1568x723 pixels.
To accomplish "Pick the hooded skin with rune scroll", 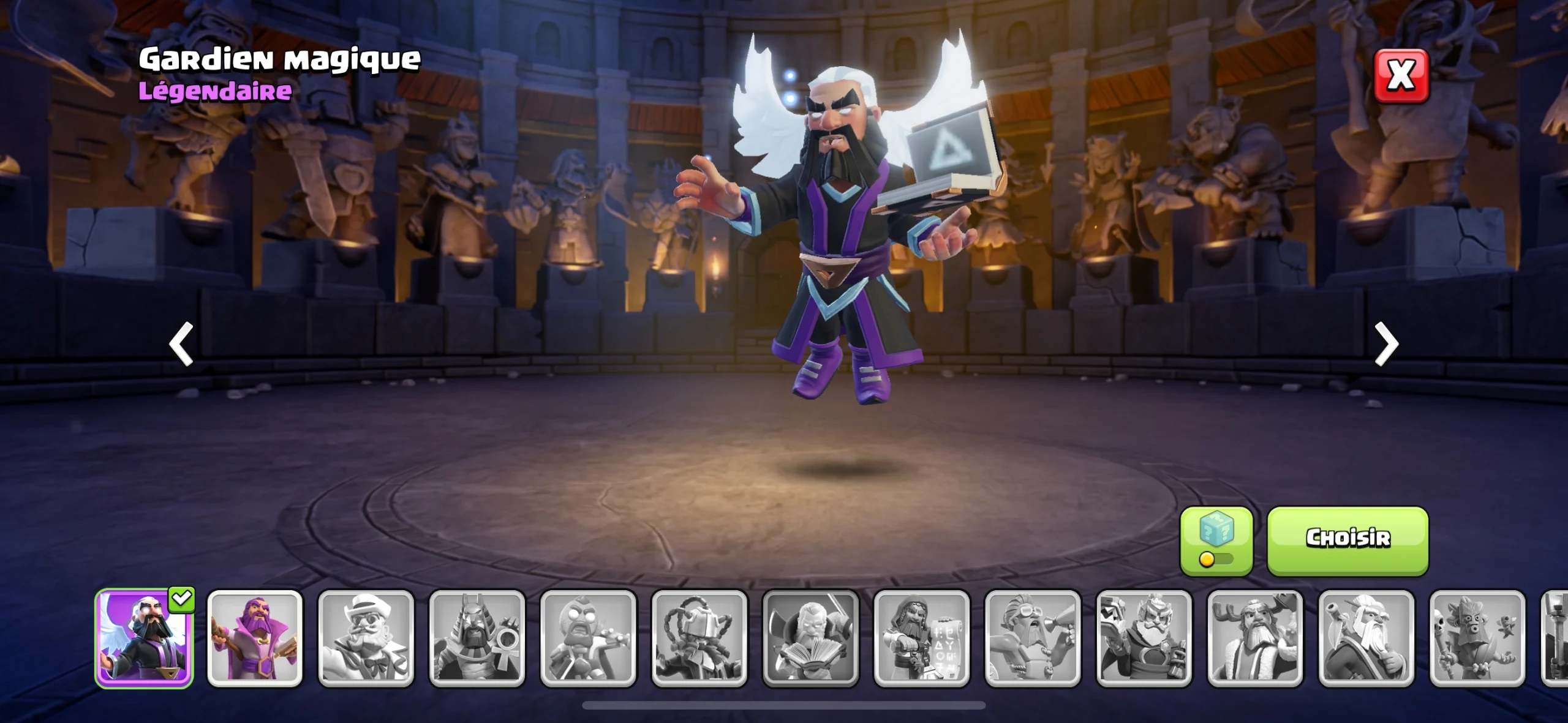I will (x=922, y=639).
